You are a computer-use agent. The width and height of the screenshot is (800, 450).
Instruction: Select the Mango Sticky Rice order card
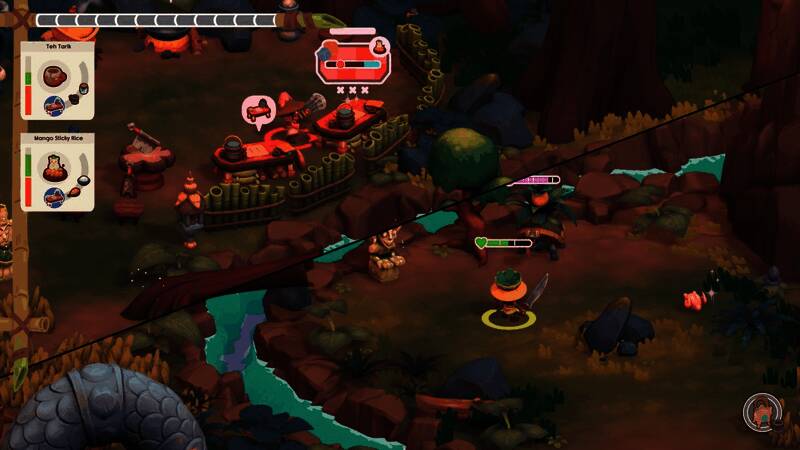pos(57,174)
